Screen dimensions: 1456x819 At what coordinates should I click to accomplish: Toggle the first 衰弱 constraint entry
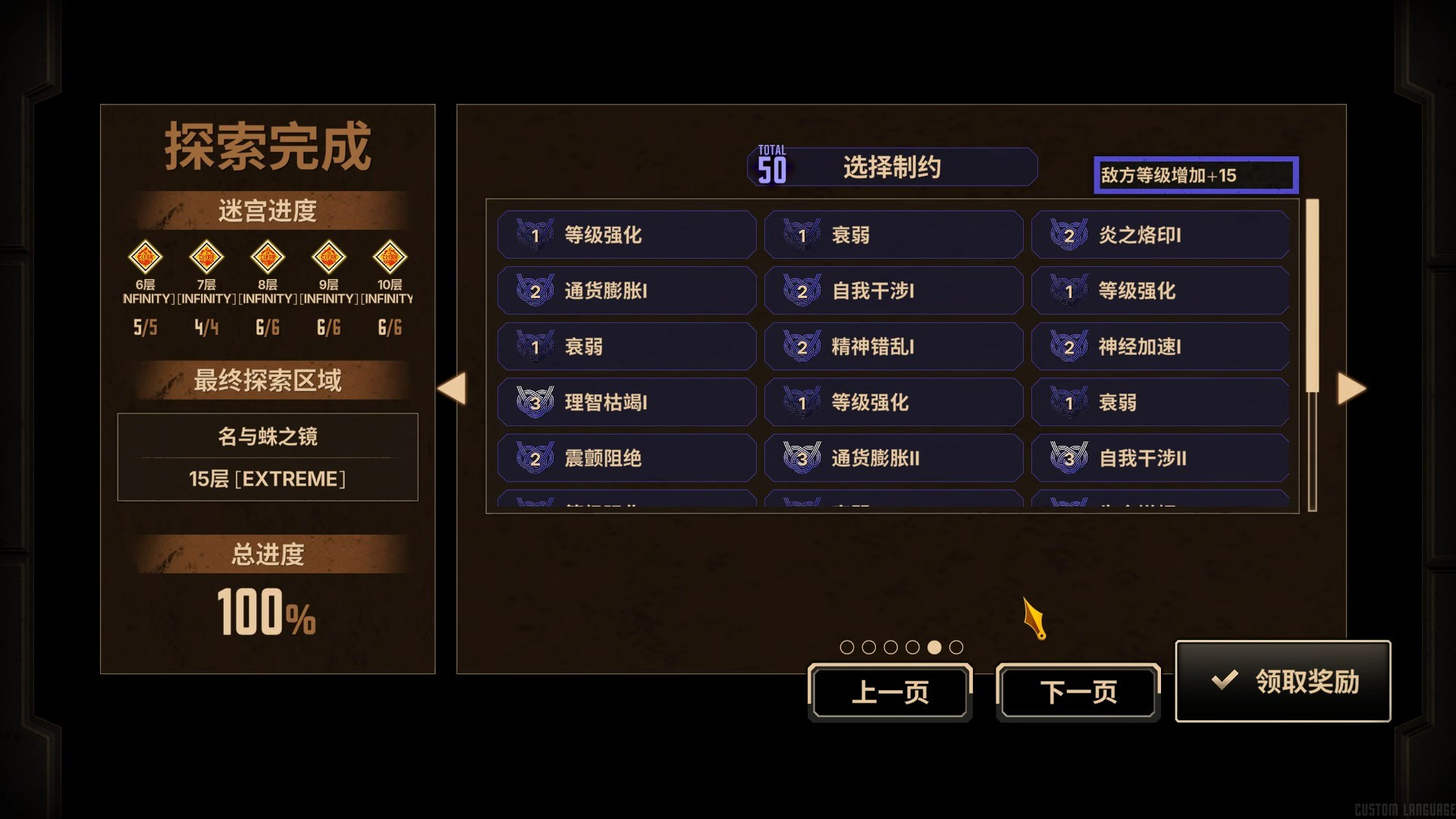coord(893,234)
